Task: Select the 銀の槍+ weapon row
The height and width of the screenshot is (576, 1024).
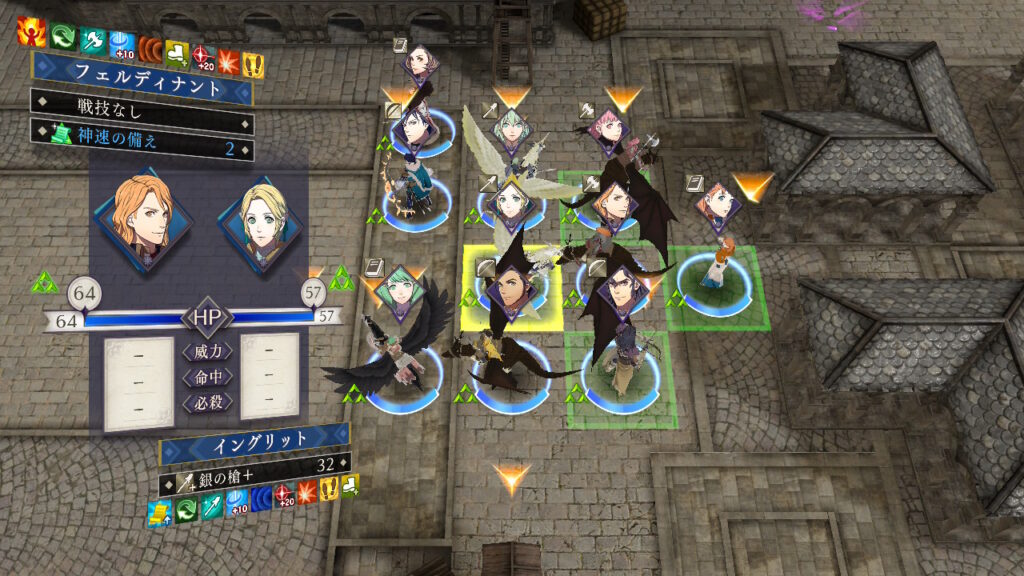Action: [255, 467]
